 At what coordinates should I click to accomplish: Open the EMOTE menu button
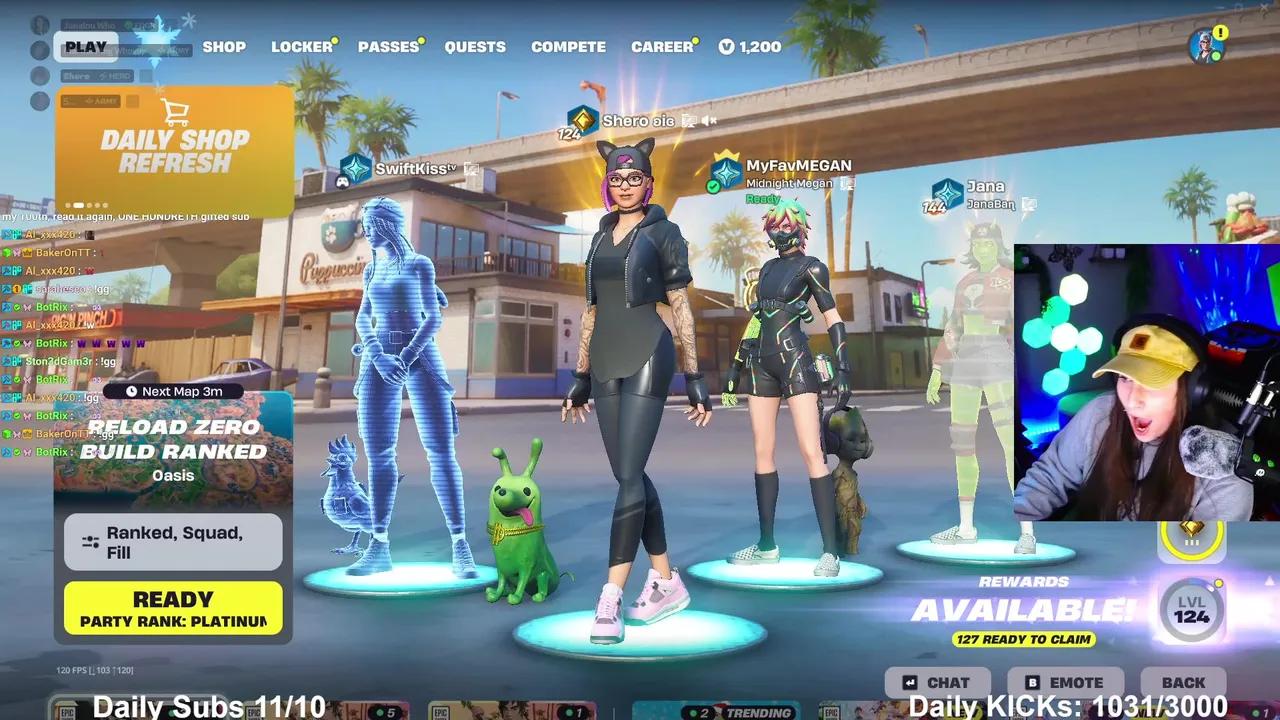[1066, 682]
